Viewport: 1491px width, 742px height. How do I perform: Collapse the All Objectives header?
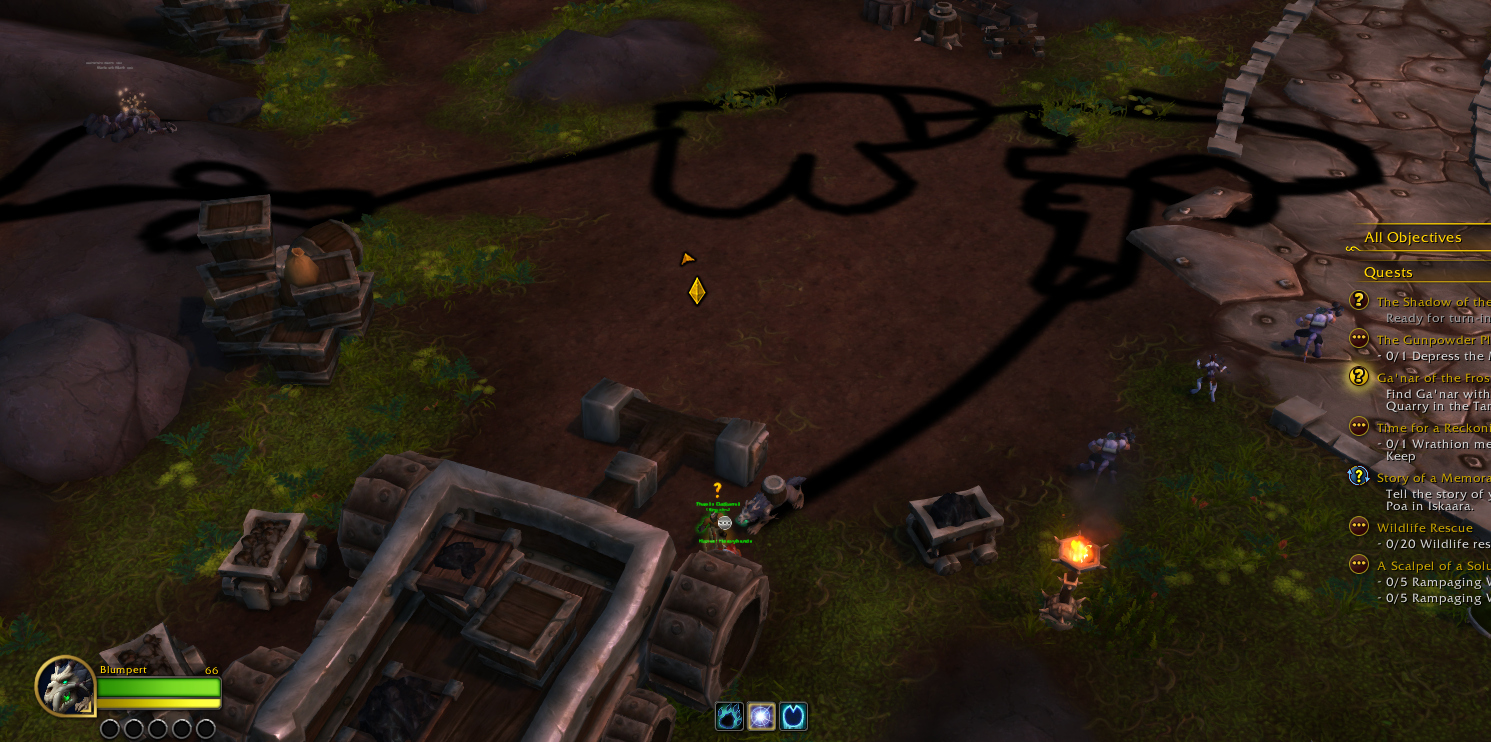point(1412,237)
